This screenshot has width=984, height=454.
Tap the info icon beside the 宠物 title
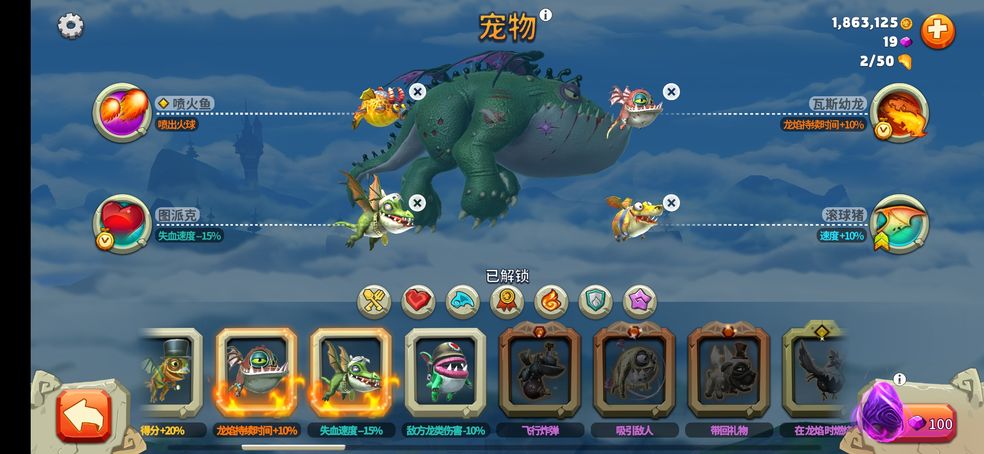coord(546,15)
